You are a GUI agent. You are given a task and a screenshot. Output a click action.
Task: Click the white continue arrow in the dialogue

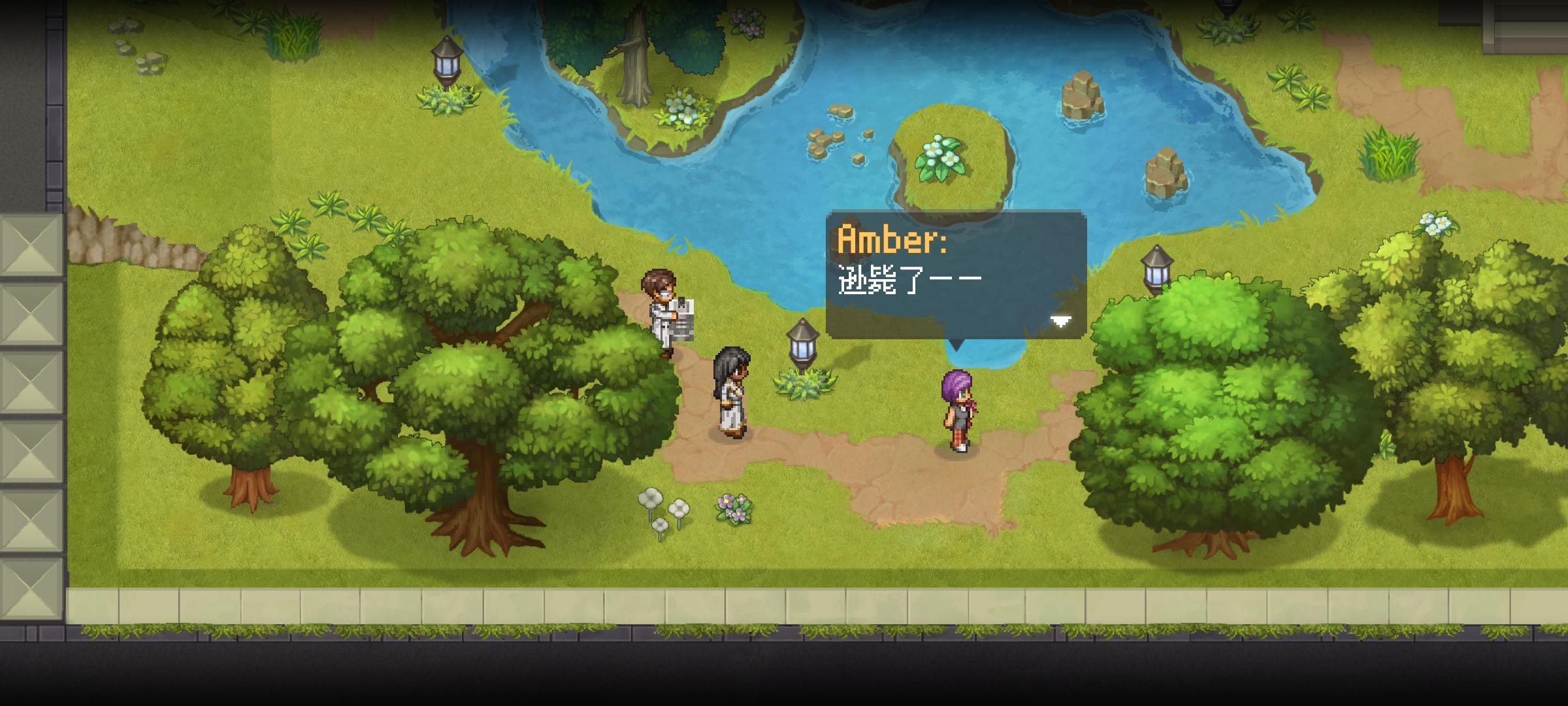(x=1060, y=321)
